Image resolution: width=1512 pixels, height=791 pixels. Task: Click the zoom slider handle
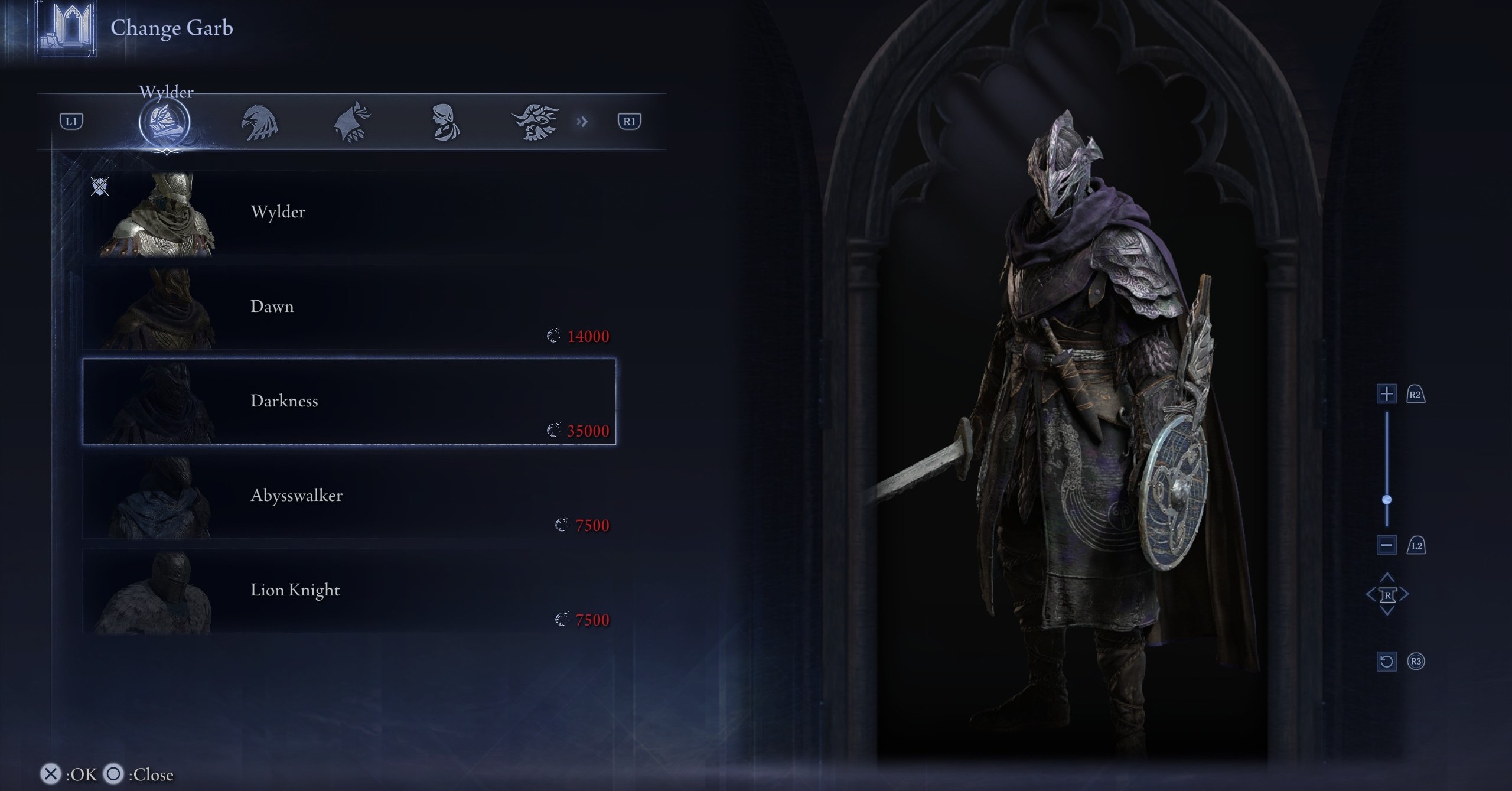(1387, 500)
